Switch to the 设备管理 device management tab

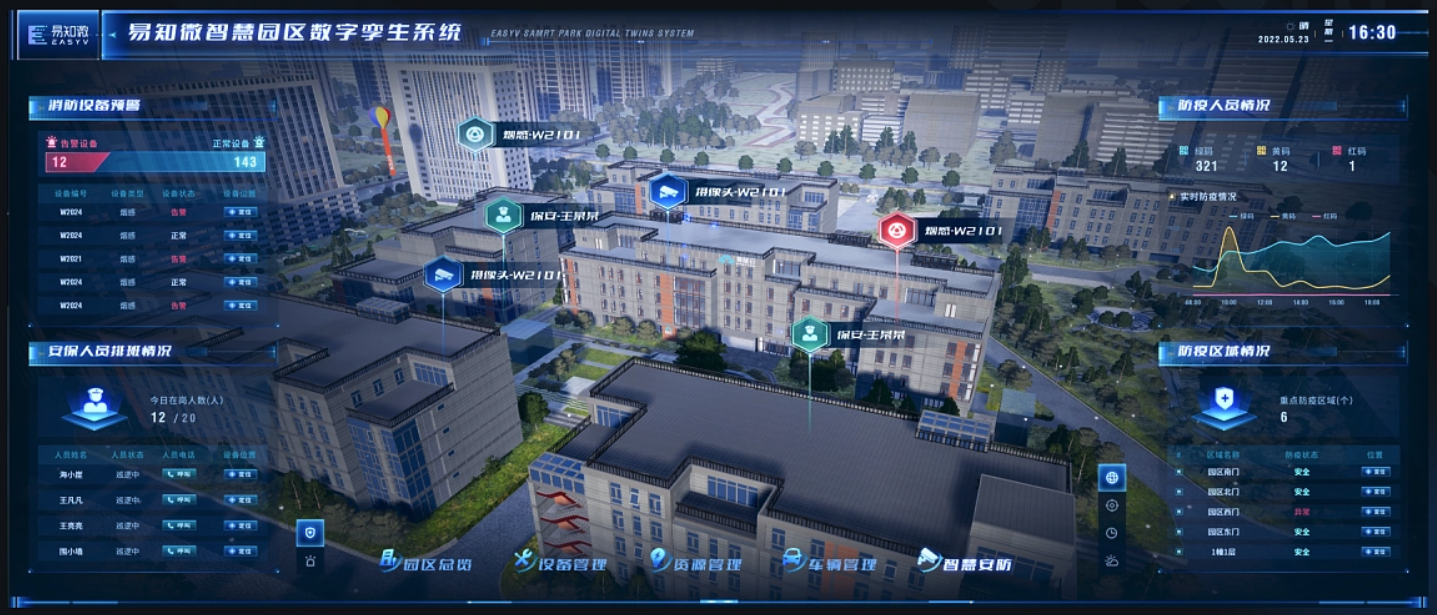561,562
